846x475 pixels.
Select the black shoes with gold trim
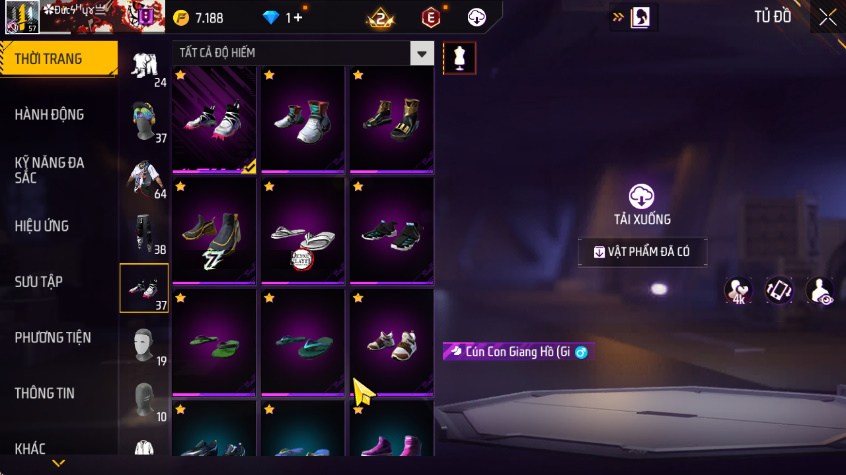(x=392, y=119)
